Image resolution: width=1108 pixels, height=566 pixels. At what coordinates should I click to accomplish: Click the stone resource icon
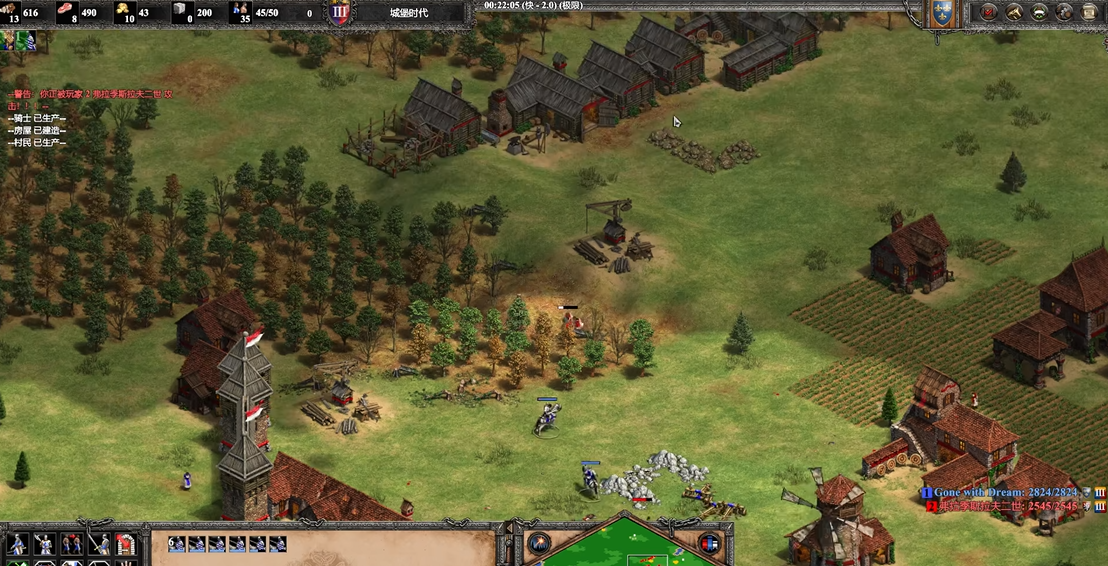(x=181, y=12)
